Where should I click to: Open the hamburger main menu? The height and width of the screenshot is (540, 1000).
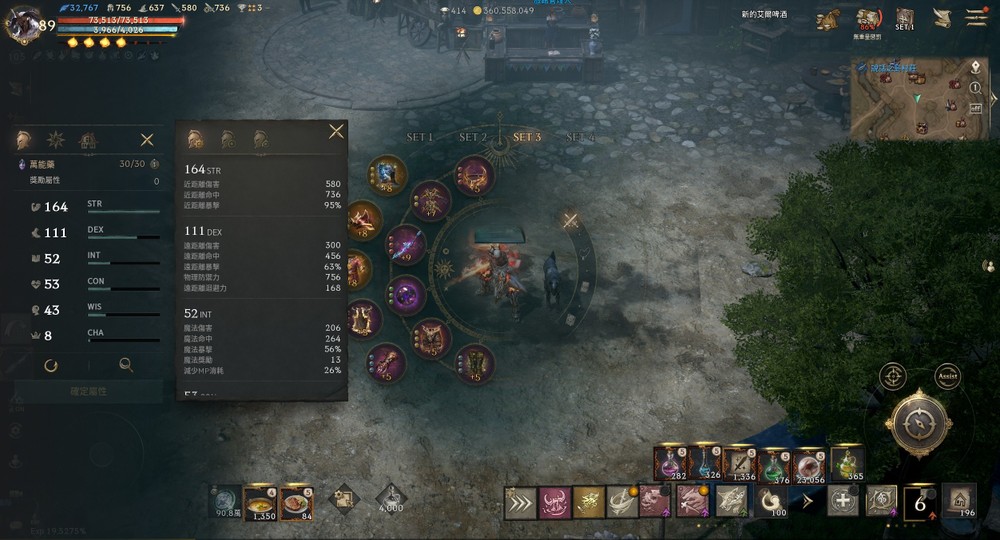(x=976, y=18)
